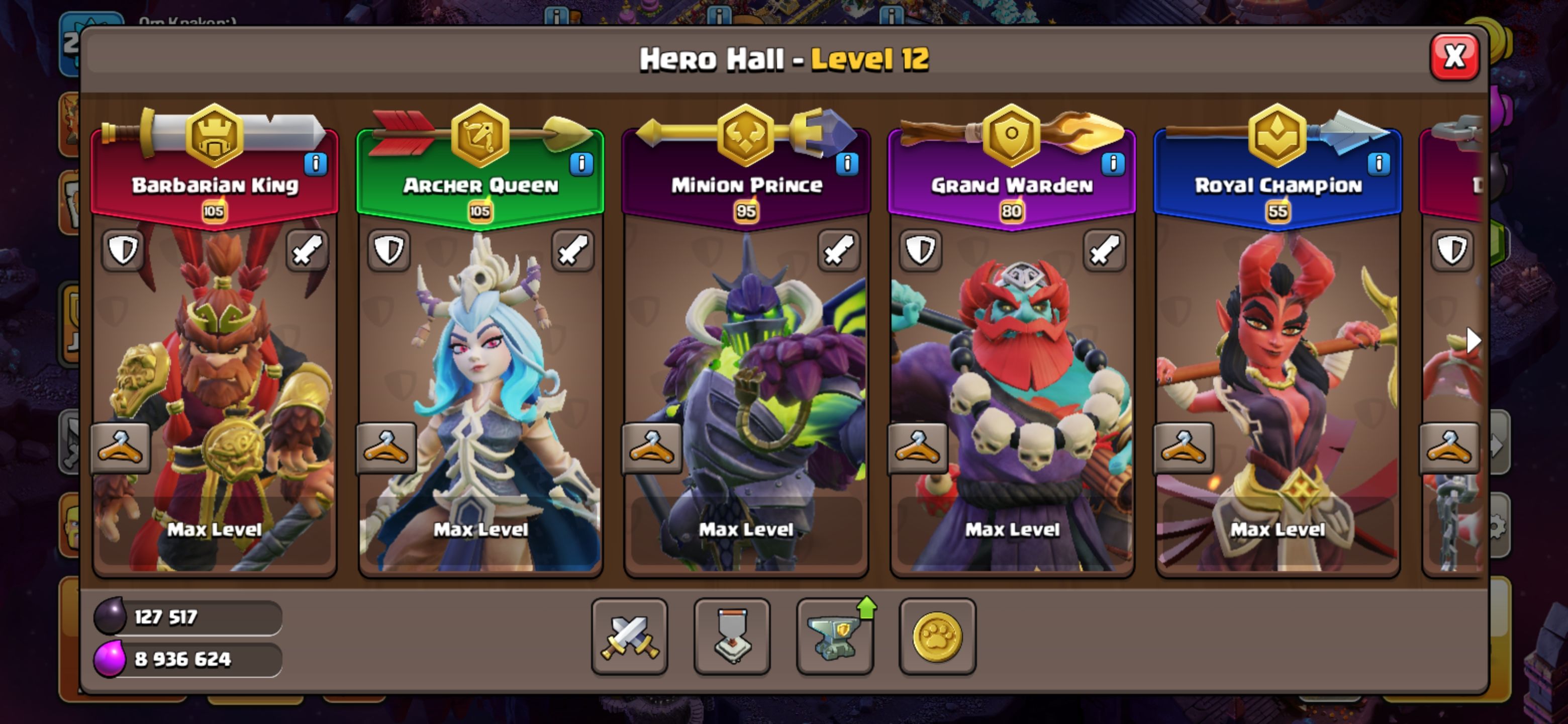Viewport: 1568px width, 724px height.
Task: View Minion Prince info details
Action: tap(847, 163)
